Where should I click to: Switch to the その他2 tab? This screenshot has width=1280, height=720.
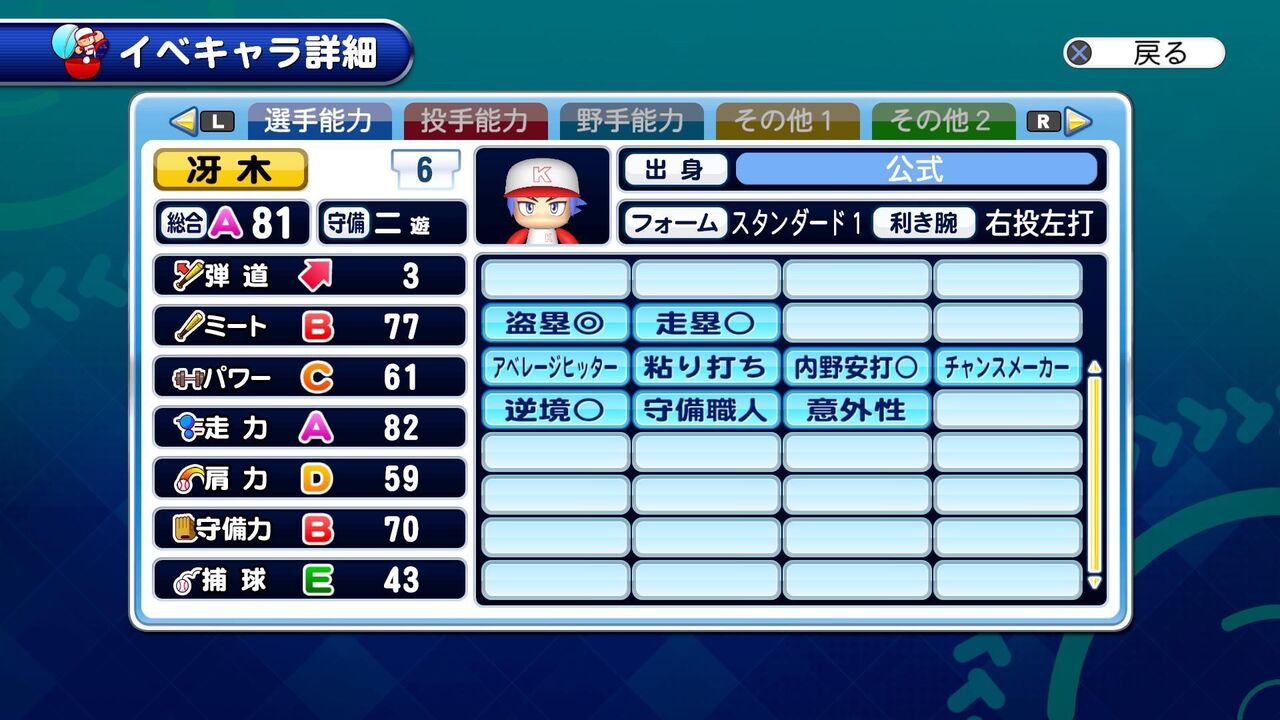point(943,121)
